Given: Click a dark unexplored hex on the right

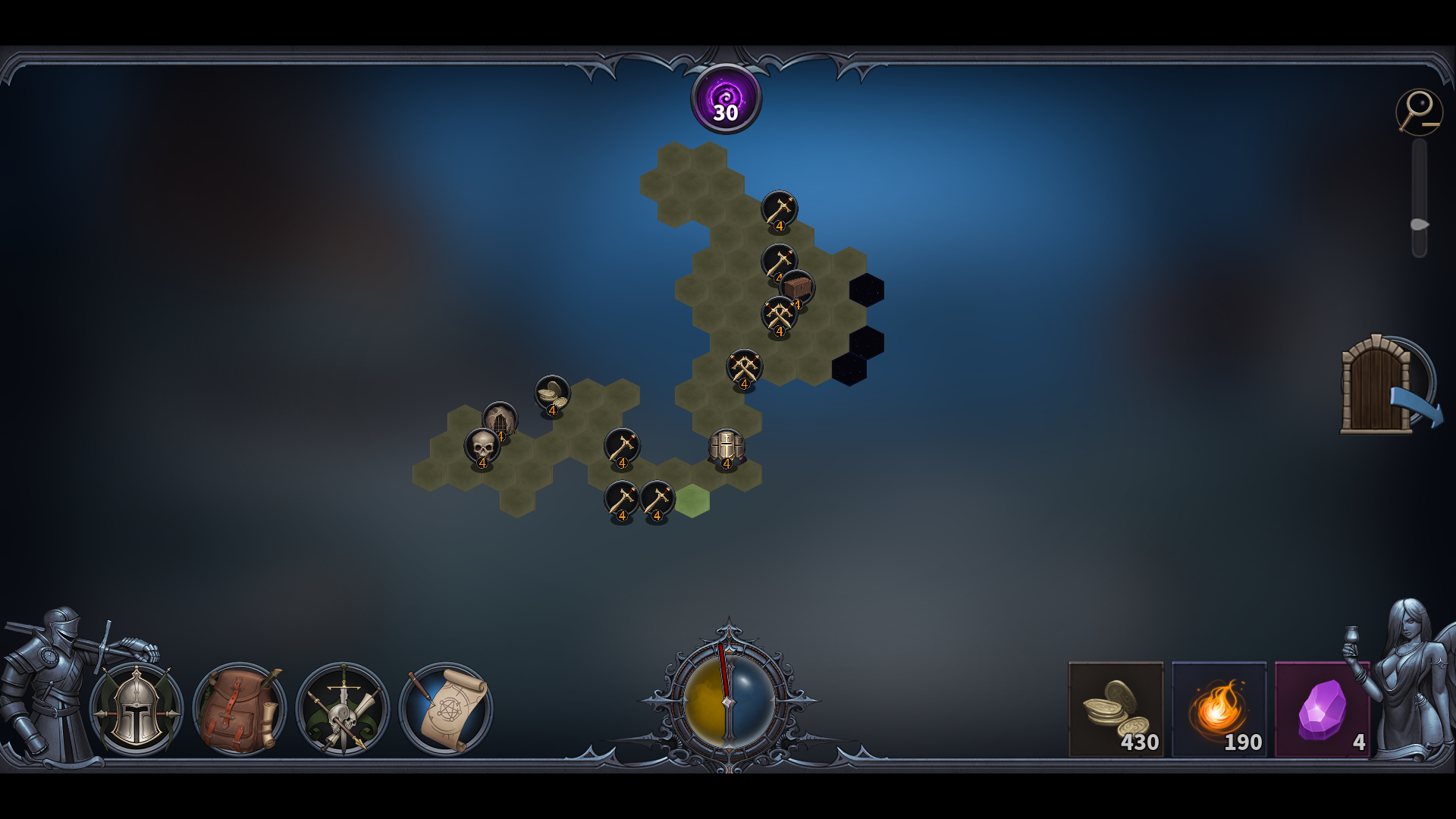Looking at the screenshot, I should (x=867, y=290).
